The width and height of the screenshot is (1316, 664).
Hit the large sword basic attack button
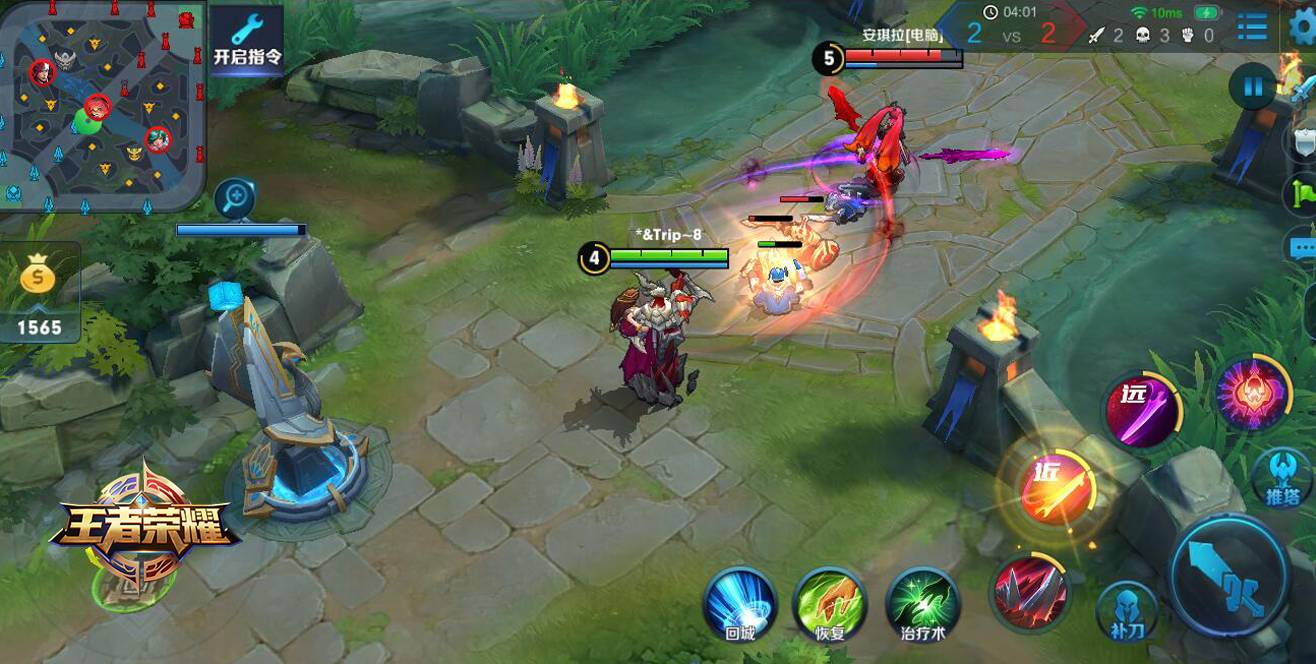click(1230, 574)
